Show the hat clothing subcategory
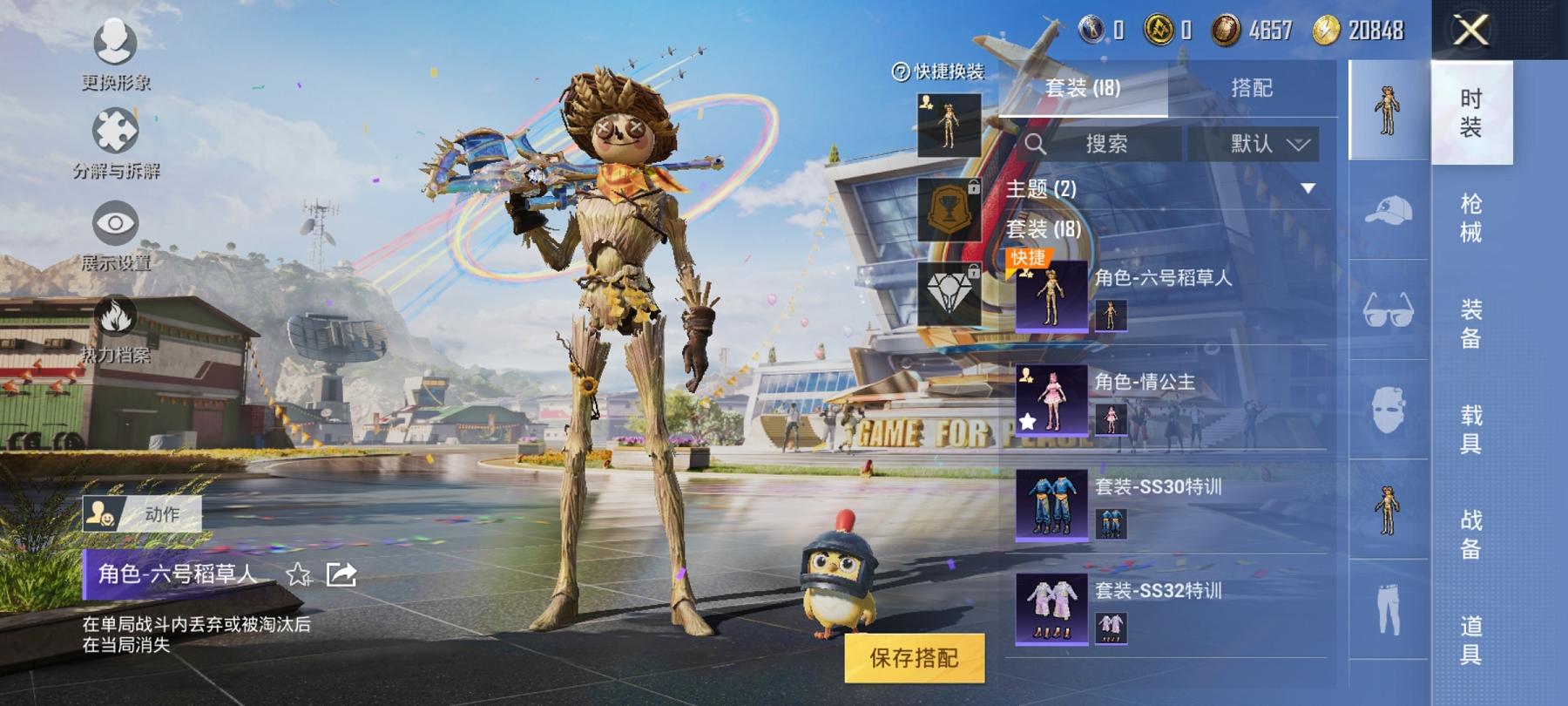 coord(1388,210)
